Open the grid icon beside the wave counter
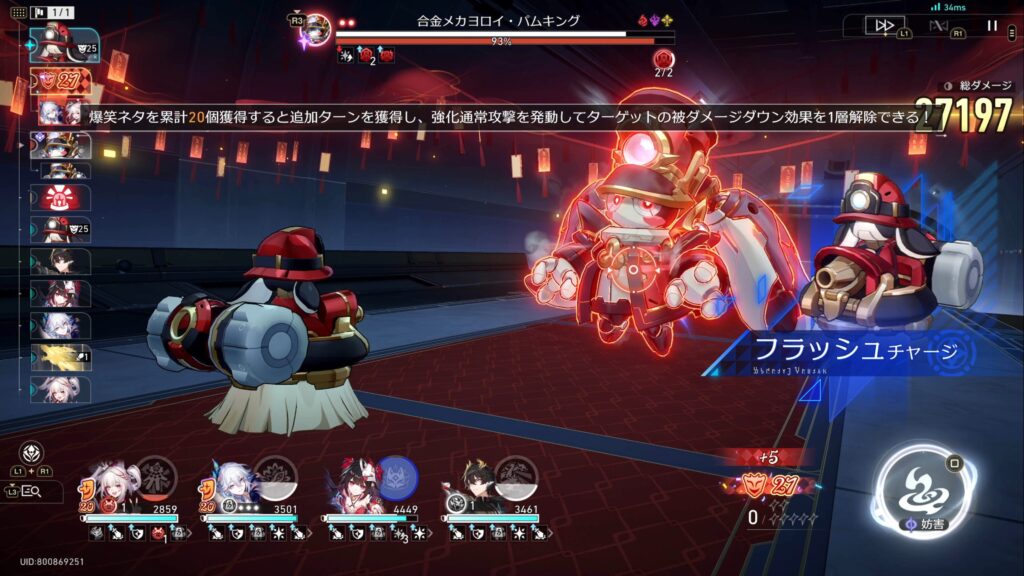The image size is (1024, 576). (x=10, y=12)
